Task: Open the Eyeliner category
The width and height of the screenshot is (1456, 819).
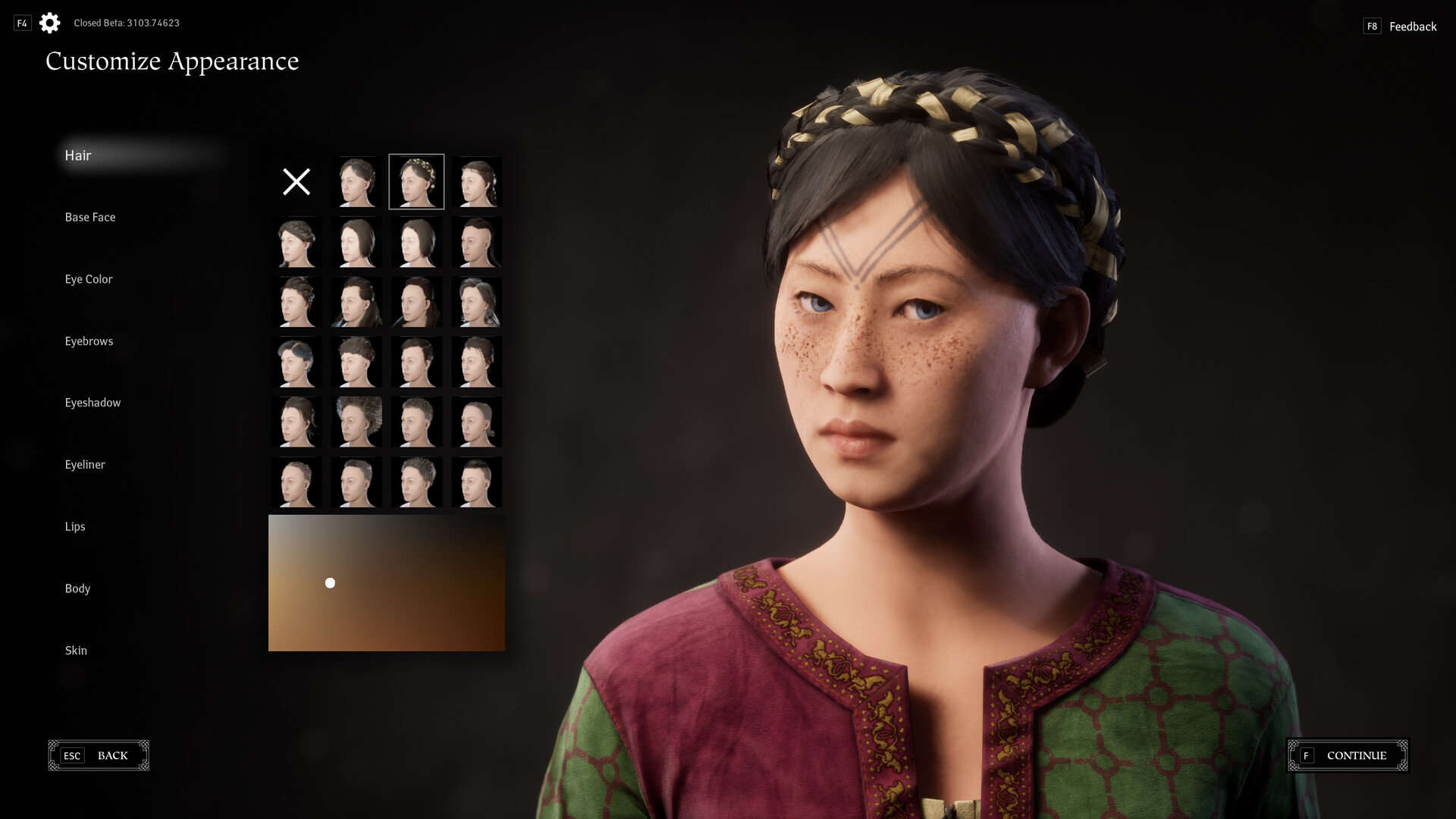Action: coord(85,465)
